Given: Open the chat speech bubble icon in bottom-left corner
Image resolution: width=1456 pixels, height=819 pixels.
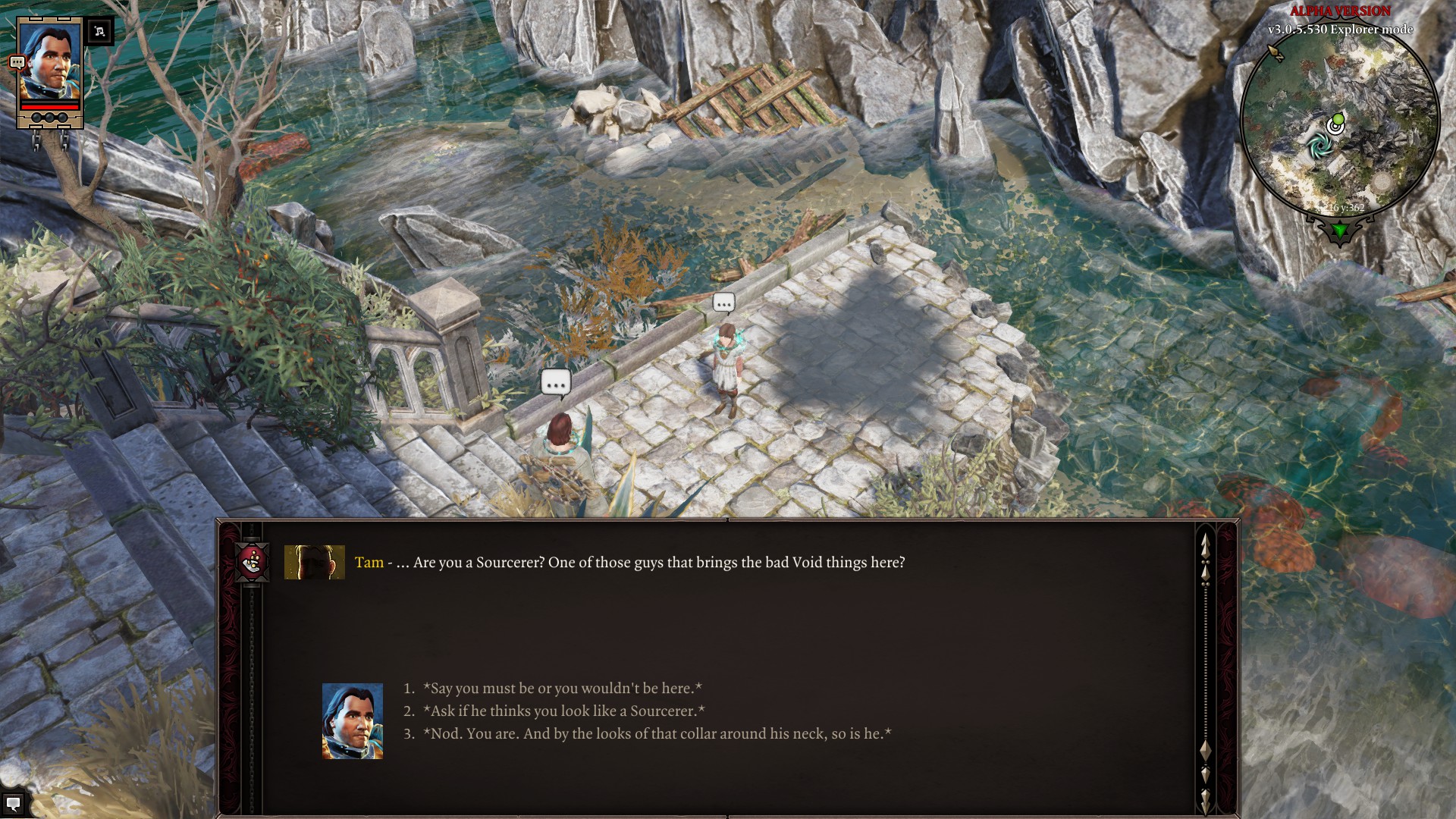Looking at the screenshot, I should [13, 804].
